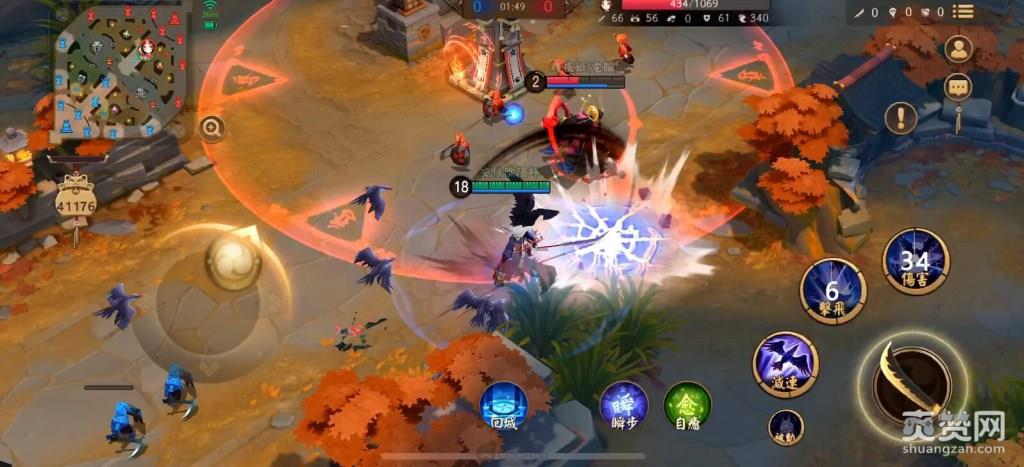Tap the magnifier button beside the minimap
The image size is (1024, 467).
coord(211,127)
